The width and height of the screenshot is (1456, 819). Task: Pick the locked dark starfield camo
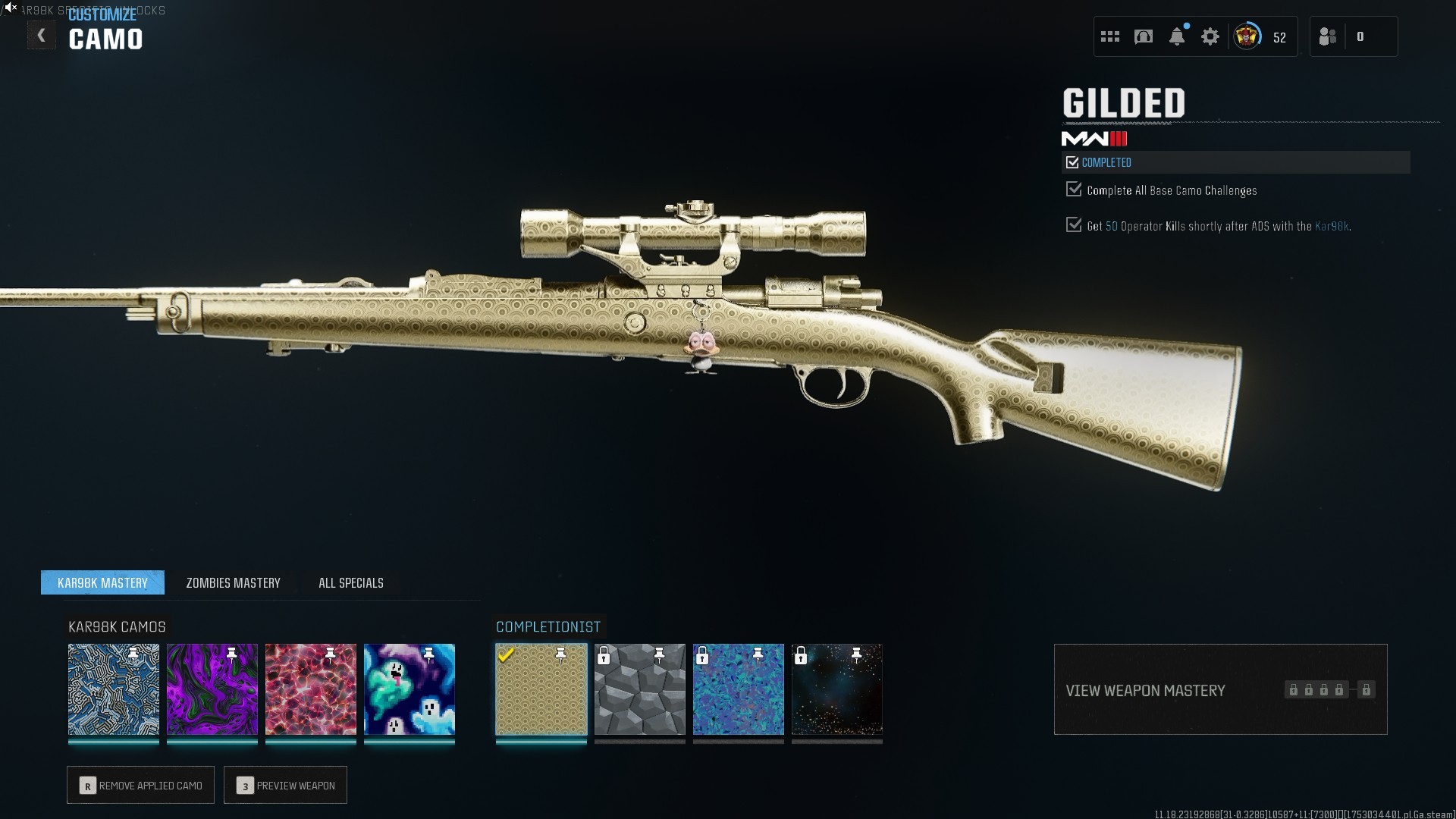[x=837, y=689]
